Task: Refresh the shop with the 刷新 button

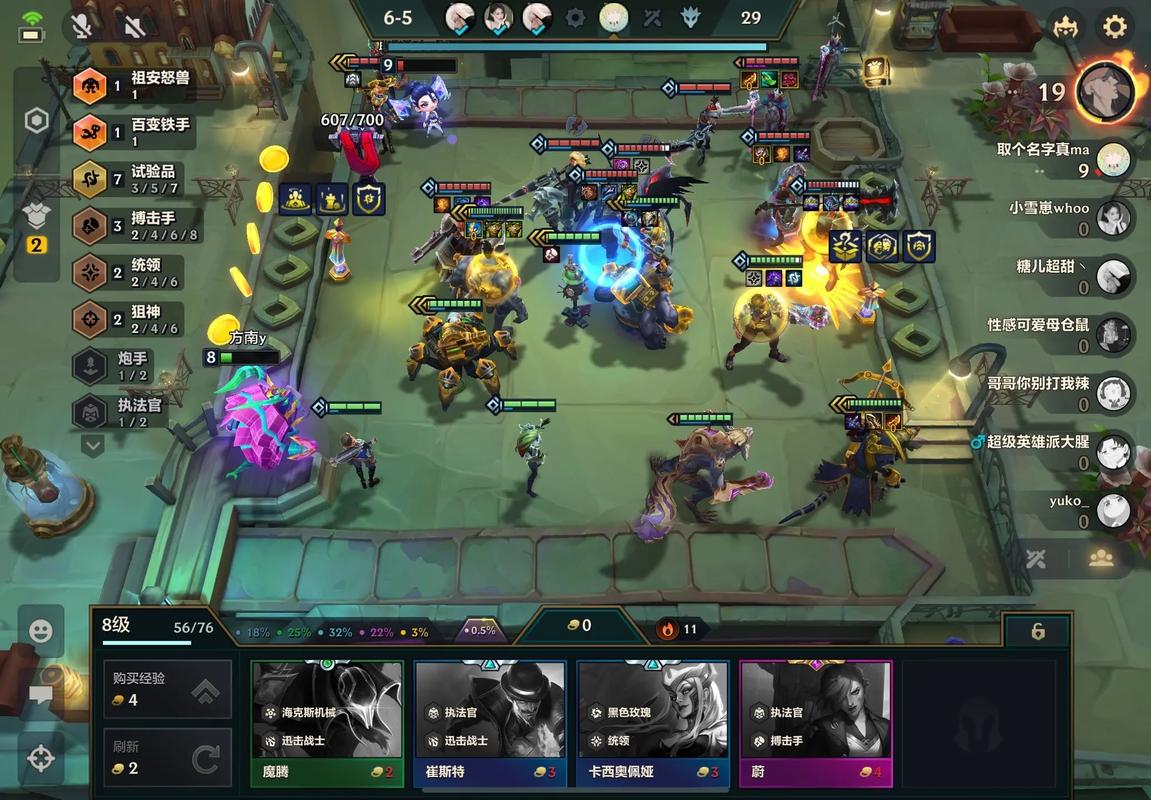Action: [167, 758]
